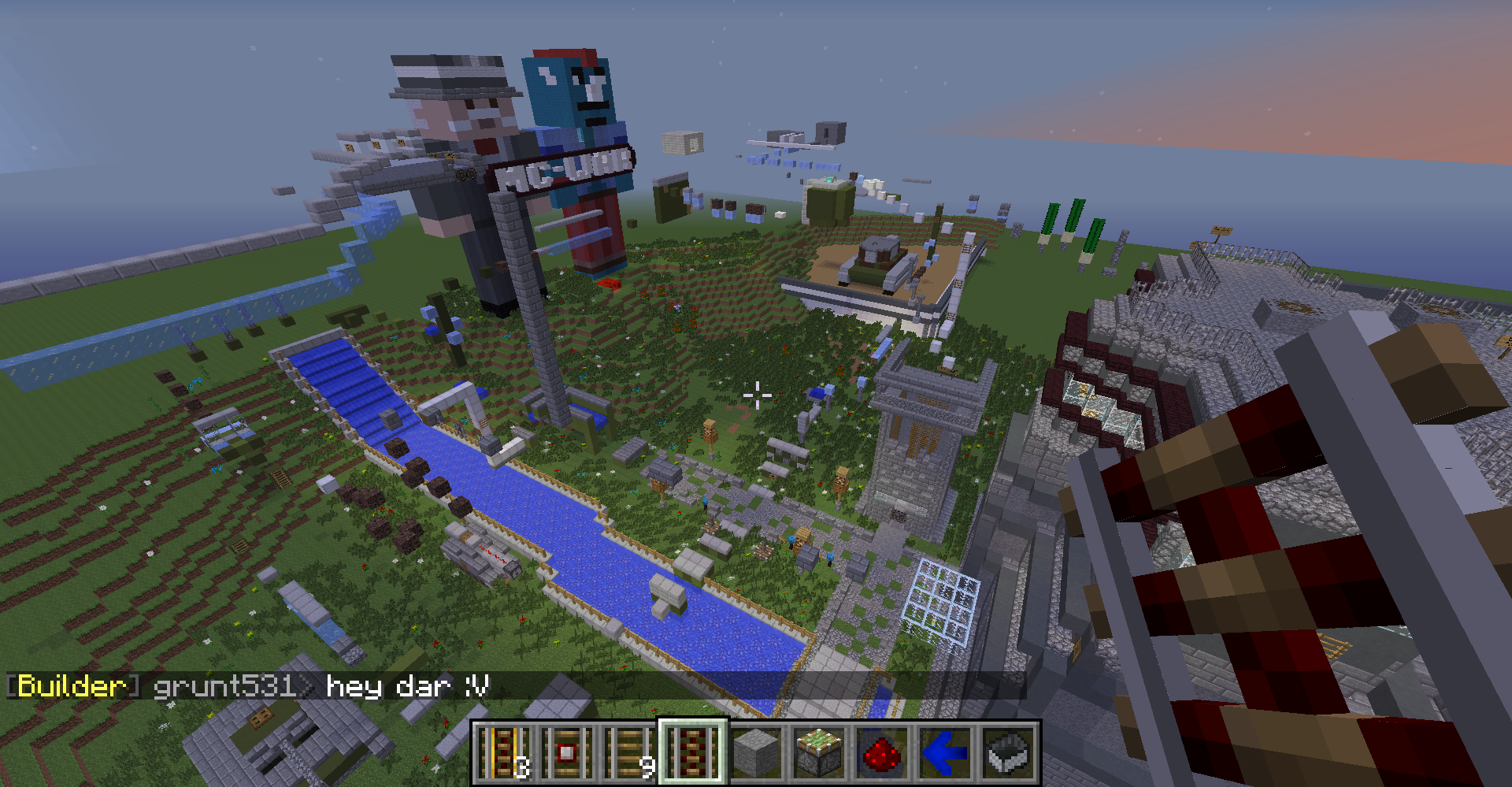This screenshot has width=1512, height=787.
Task: Choose the redstone dust slot
Action: (x=882, y=753)
